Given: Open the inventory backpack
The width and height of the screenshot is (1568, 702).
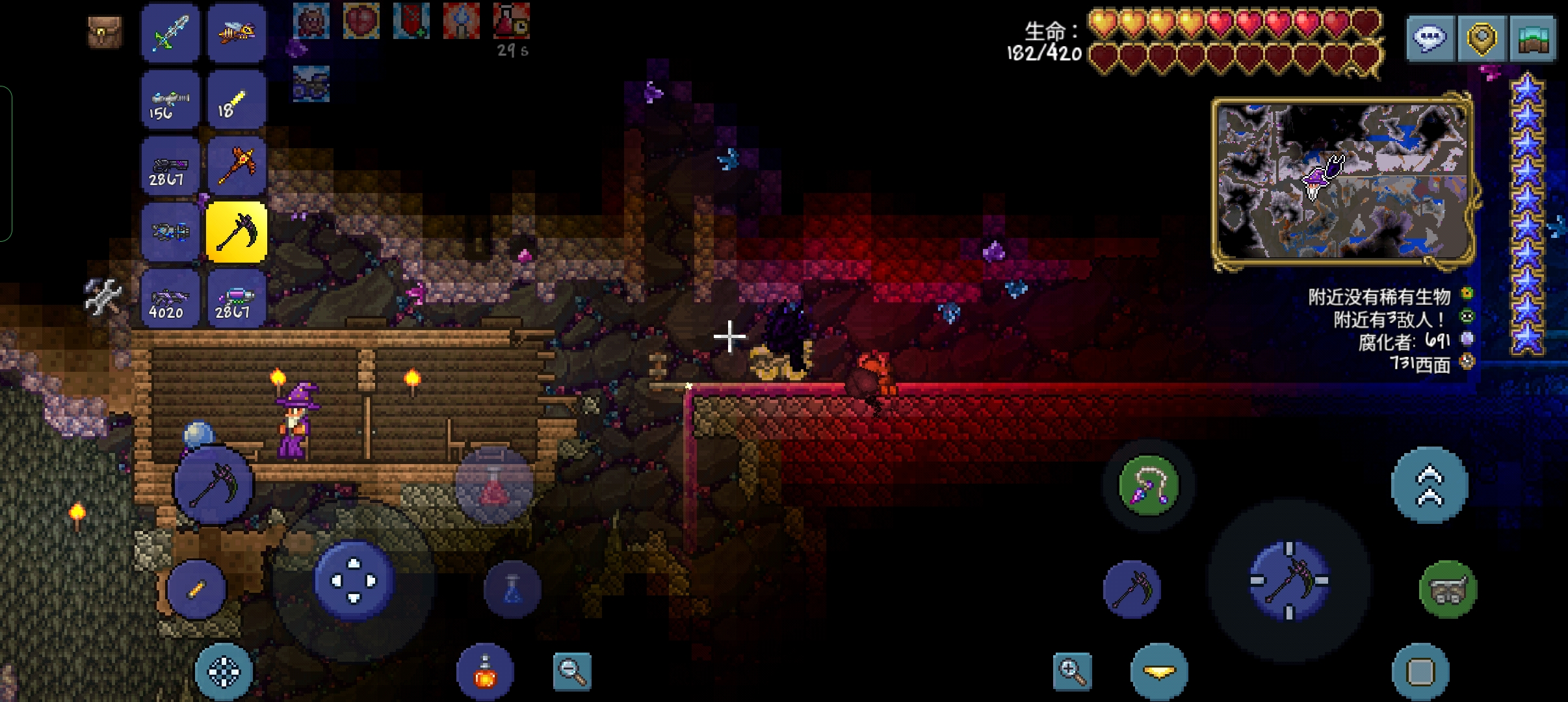Looking at the screenshot, I should pos(104,31).
